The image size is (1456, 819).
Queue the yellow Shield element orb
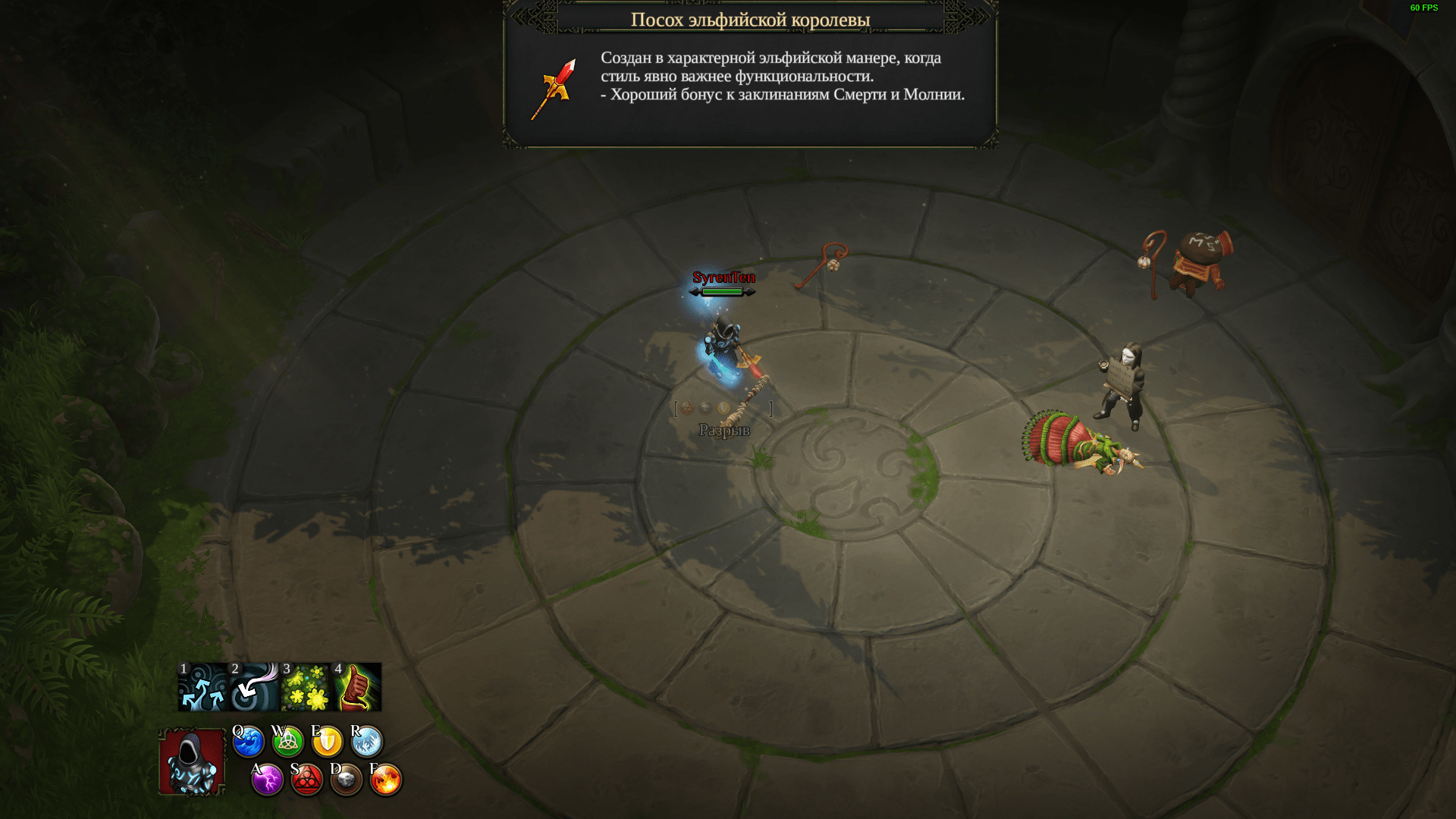pyautogui.click(x=328, y=742)
